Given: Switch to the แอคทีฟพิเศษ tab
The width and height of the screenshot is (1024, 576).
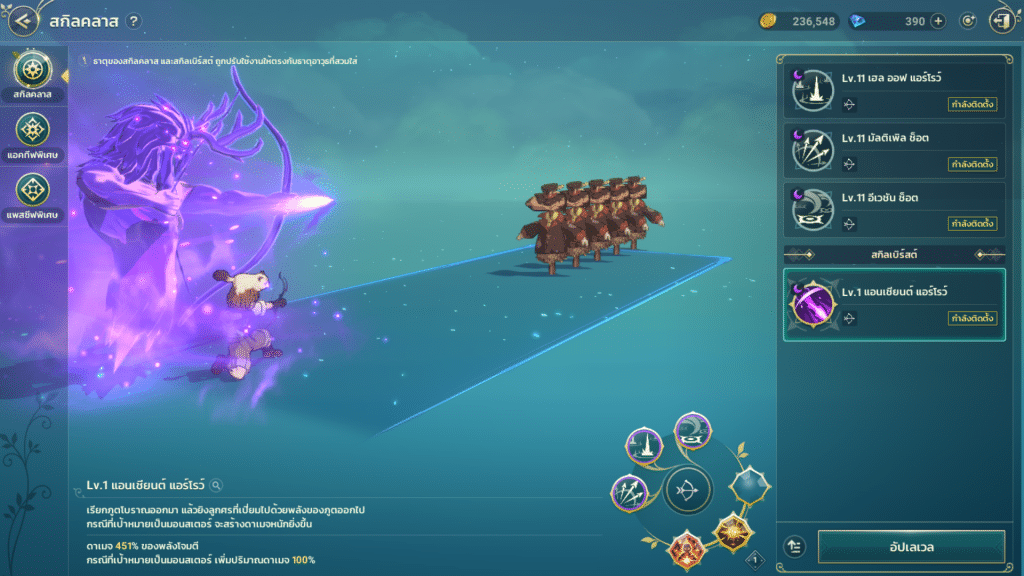Looking at the screenshot, I should click(34, 136).
